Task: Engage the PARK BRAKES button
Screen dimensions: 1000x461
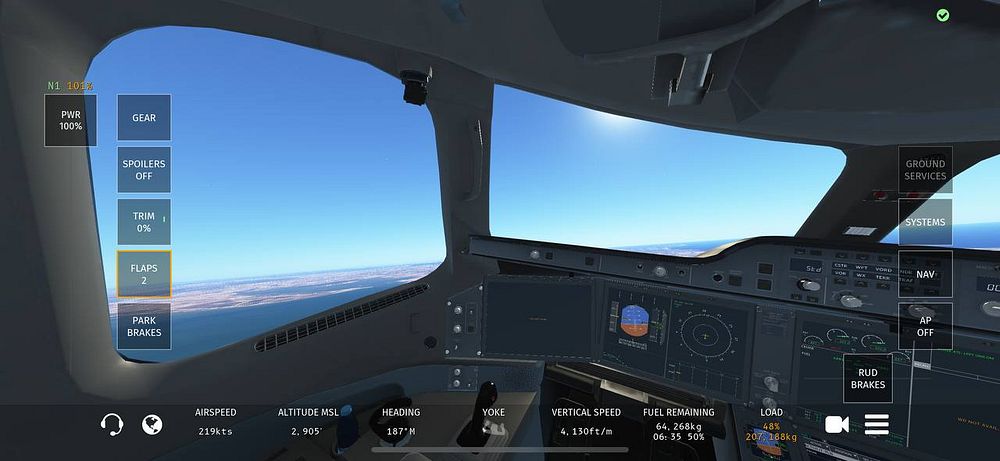Action: pyautogui.click(x=144, y=326)
